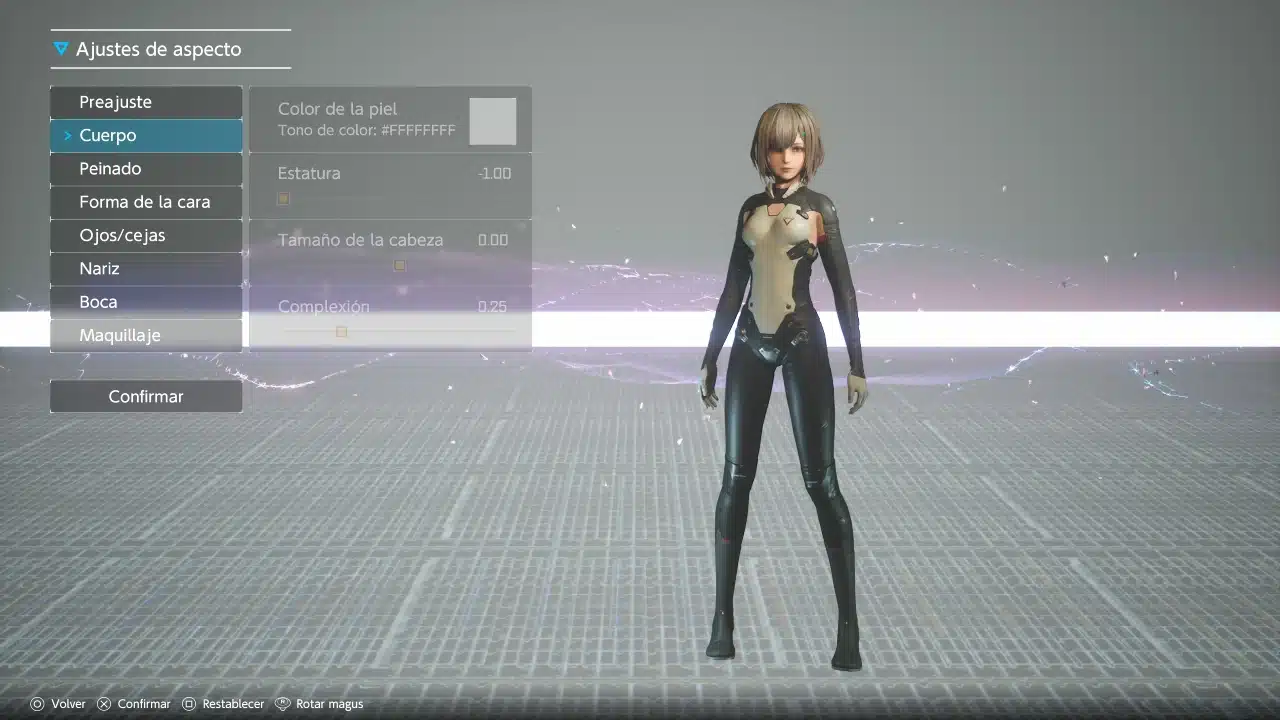Click the Complexión slider handle
This screenshot has width=1280, height=720.
coord(341,331)
